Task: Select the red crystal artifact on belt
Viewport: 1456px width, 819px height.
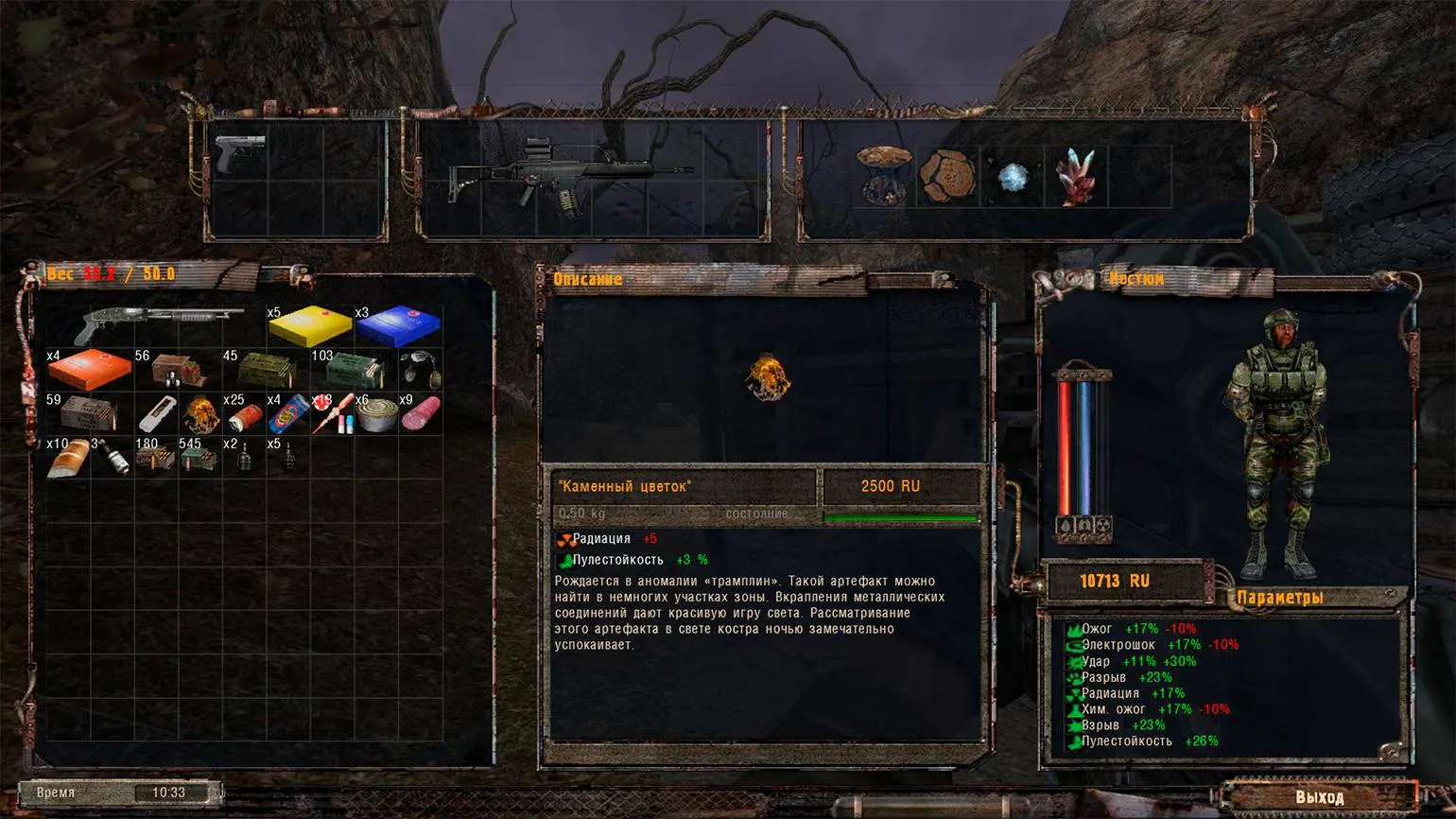Action: [x=1077, y=176]
